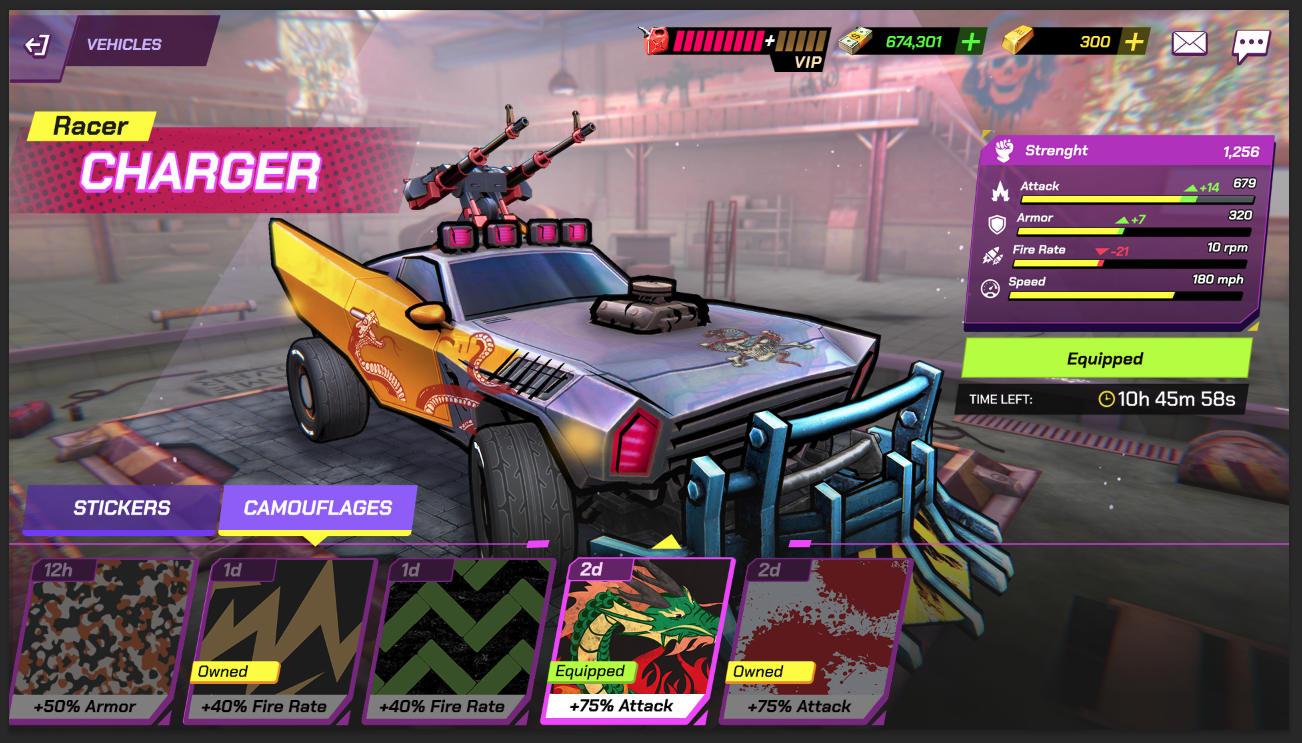Viewport: 1302px width, 743px height.
Task: Switch to the Stickers tab
Action: (x=120, y=509)
